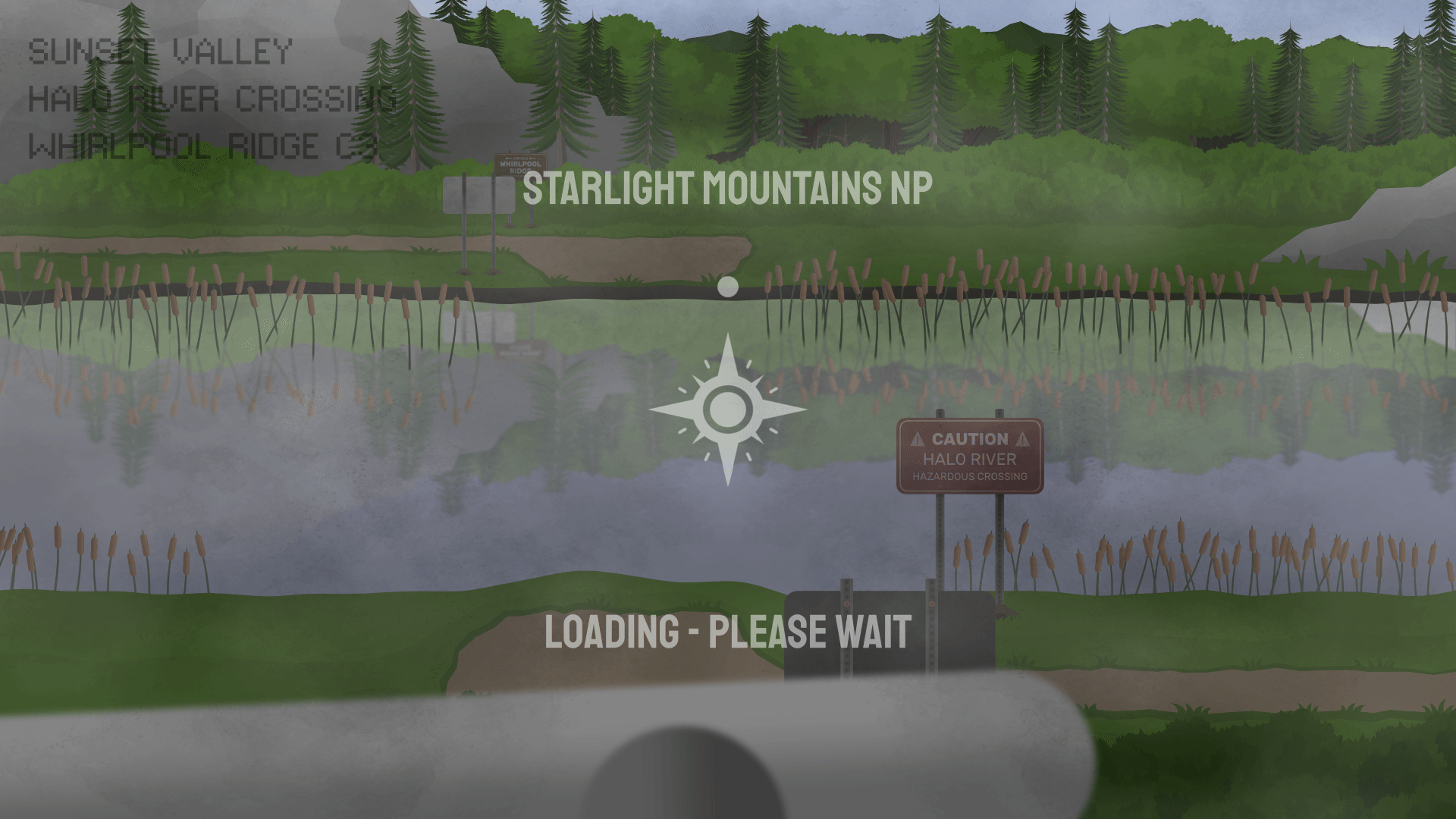
Task: Click the HAZARDOUS CROSSING label
Action: click(x=969, y=477)
